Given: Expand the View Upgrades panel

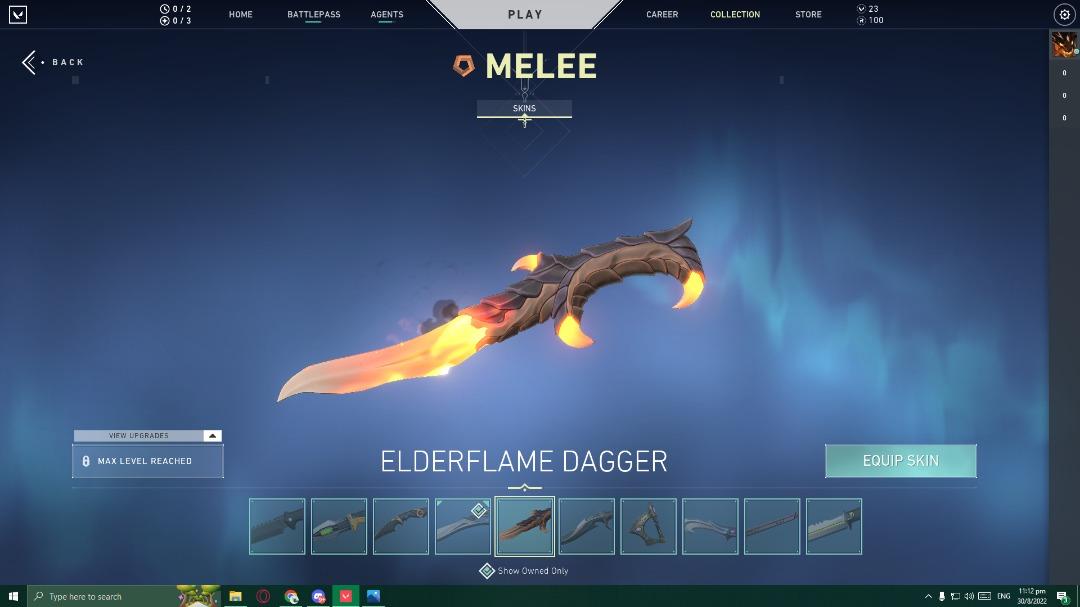Looking at the screenshot, I should coord(148,436).
